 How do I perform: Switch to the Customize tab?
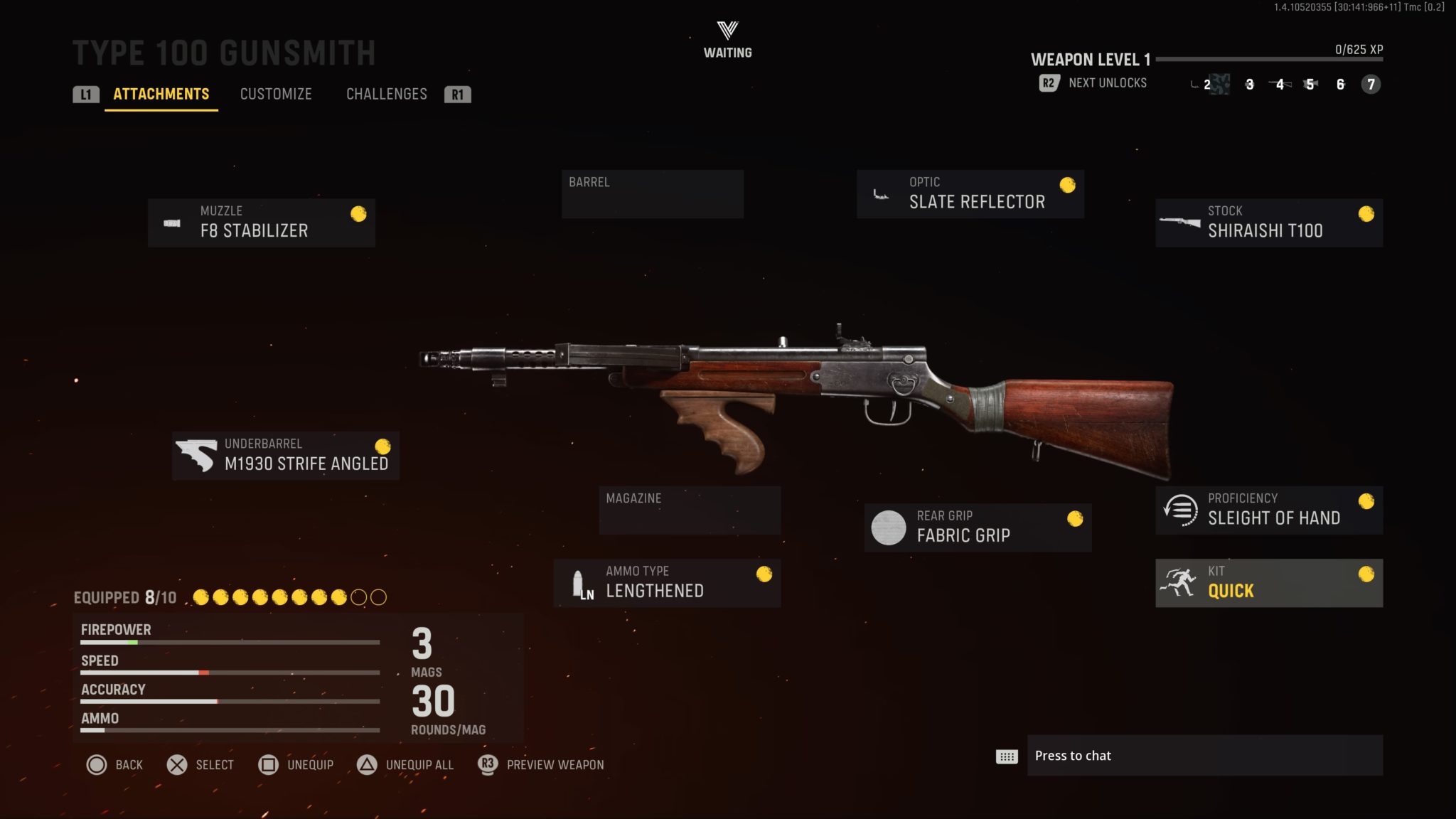click(x=276, y=94)
